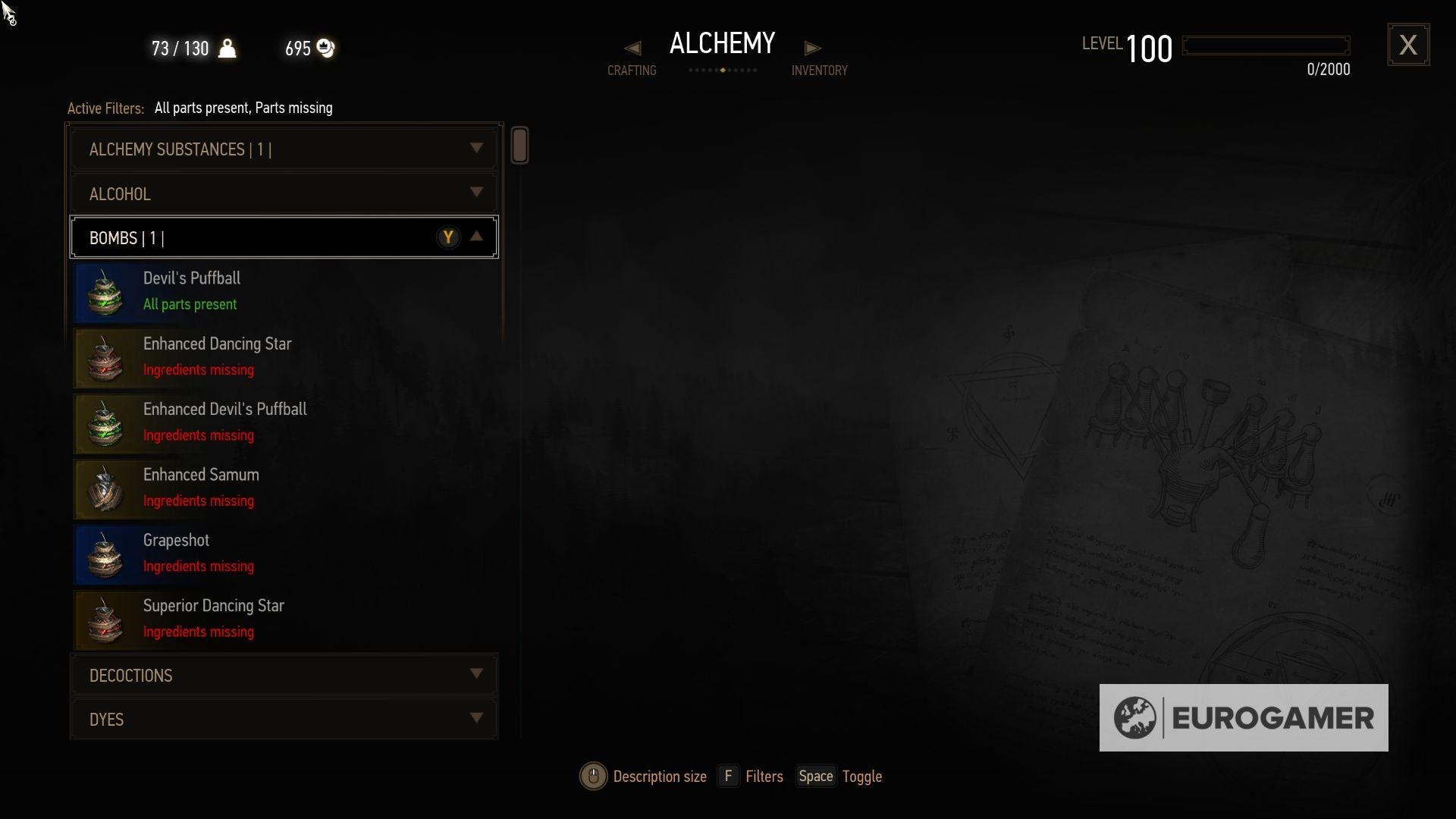Click the level 100 experience progress bar
Image resolution: width=1456 pixels, height=819 pixels.
click(1265, 44)
